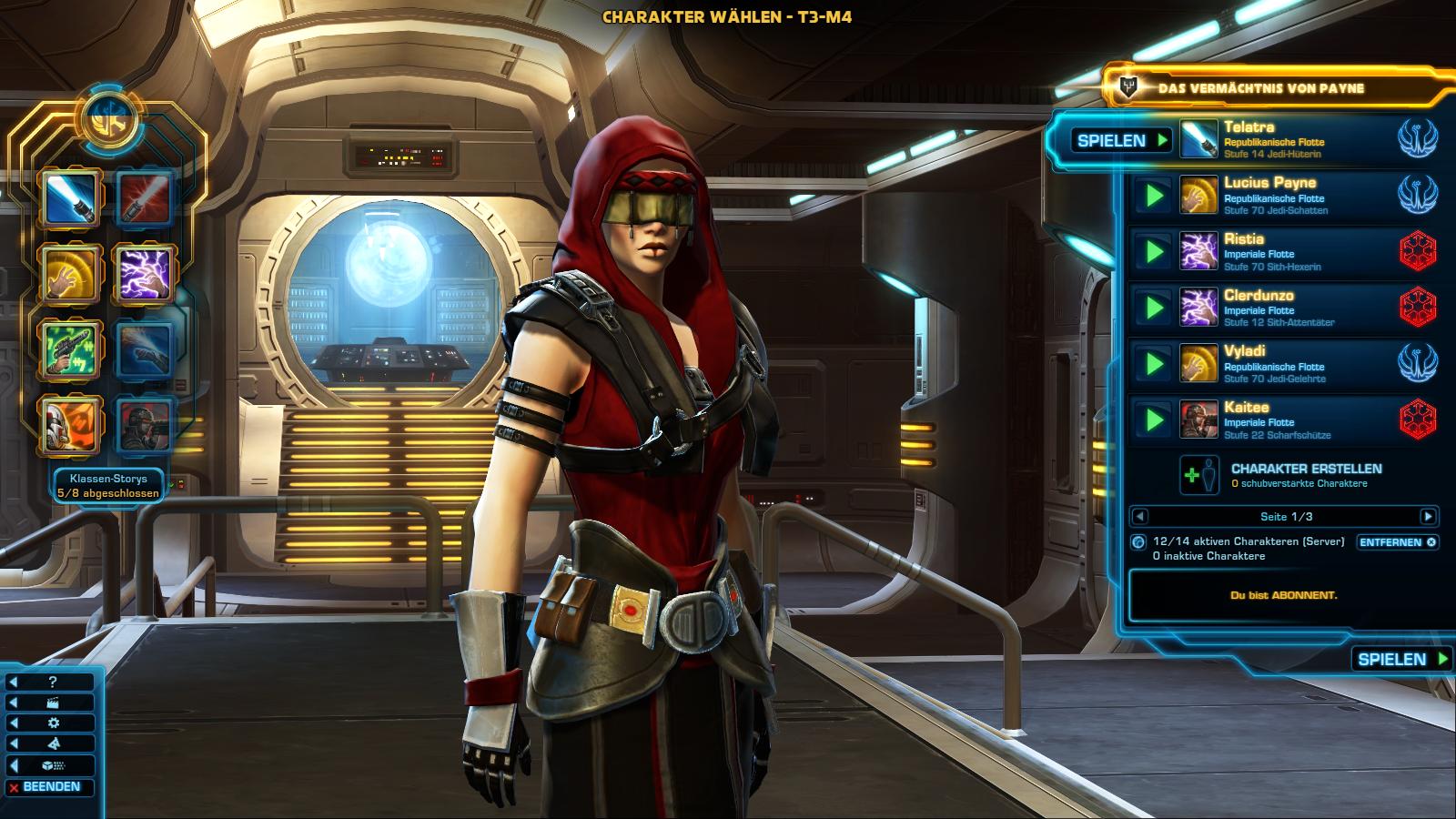1456x819 pixels.
Task: Select the green blaster Smuggler class icon
Action: (x=69, y=349)
